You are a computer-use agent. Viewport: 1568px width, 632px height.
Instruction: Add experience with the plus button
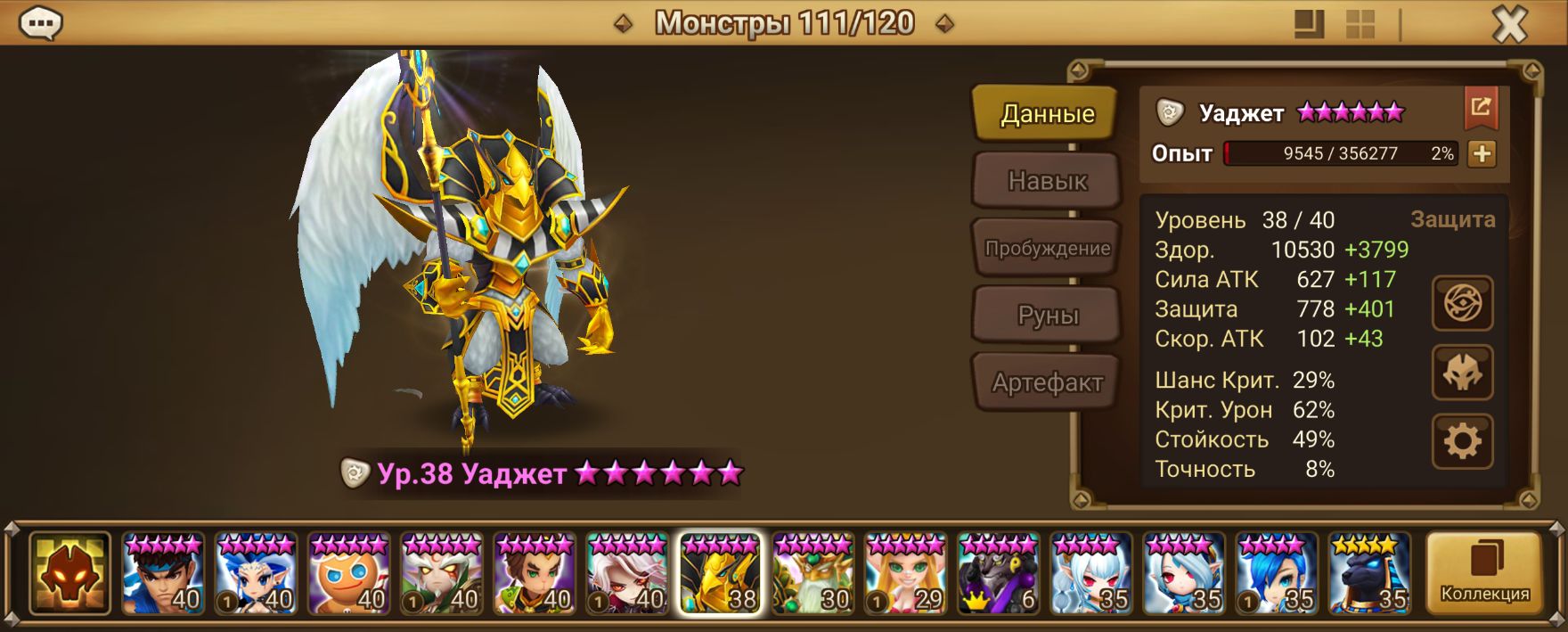click(x=1482, y=154)
